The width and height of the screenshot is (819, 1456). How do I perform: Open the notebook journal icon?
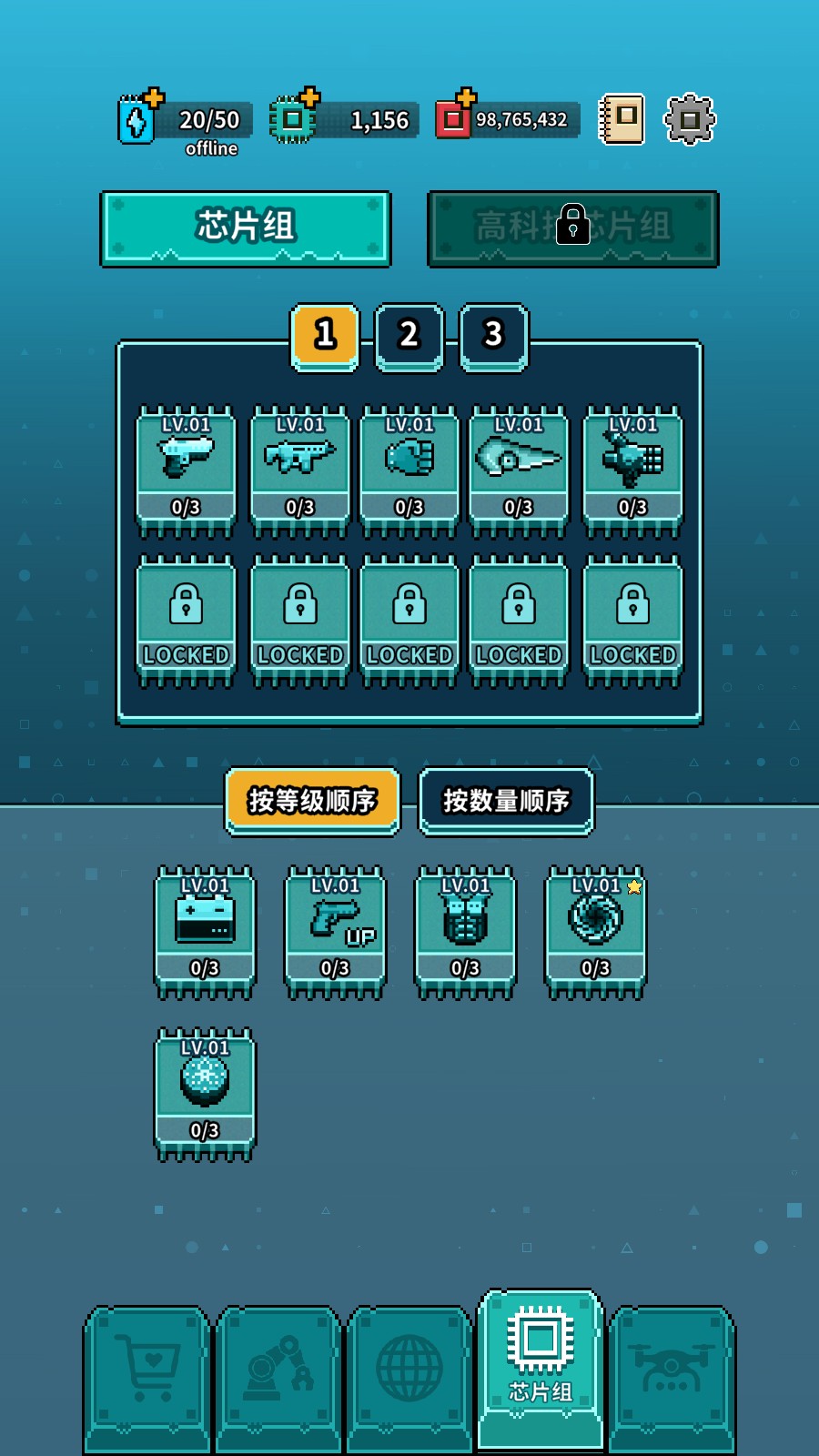[622, 119]
